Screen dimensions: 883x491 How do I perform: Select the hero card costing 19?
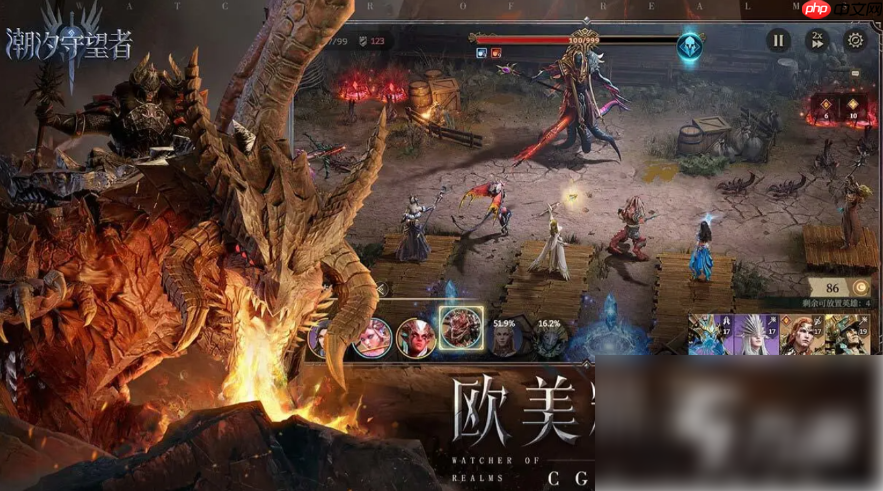pos(846,335)
